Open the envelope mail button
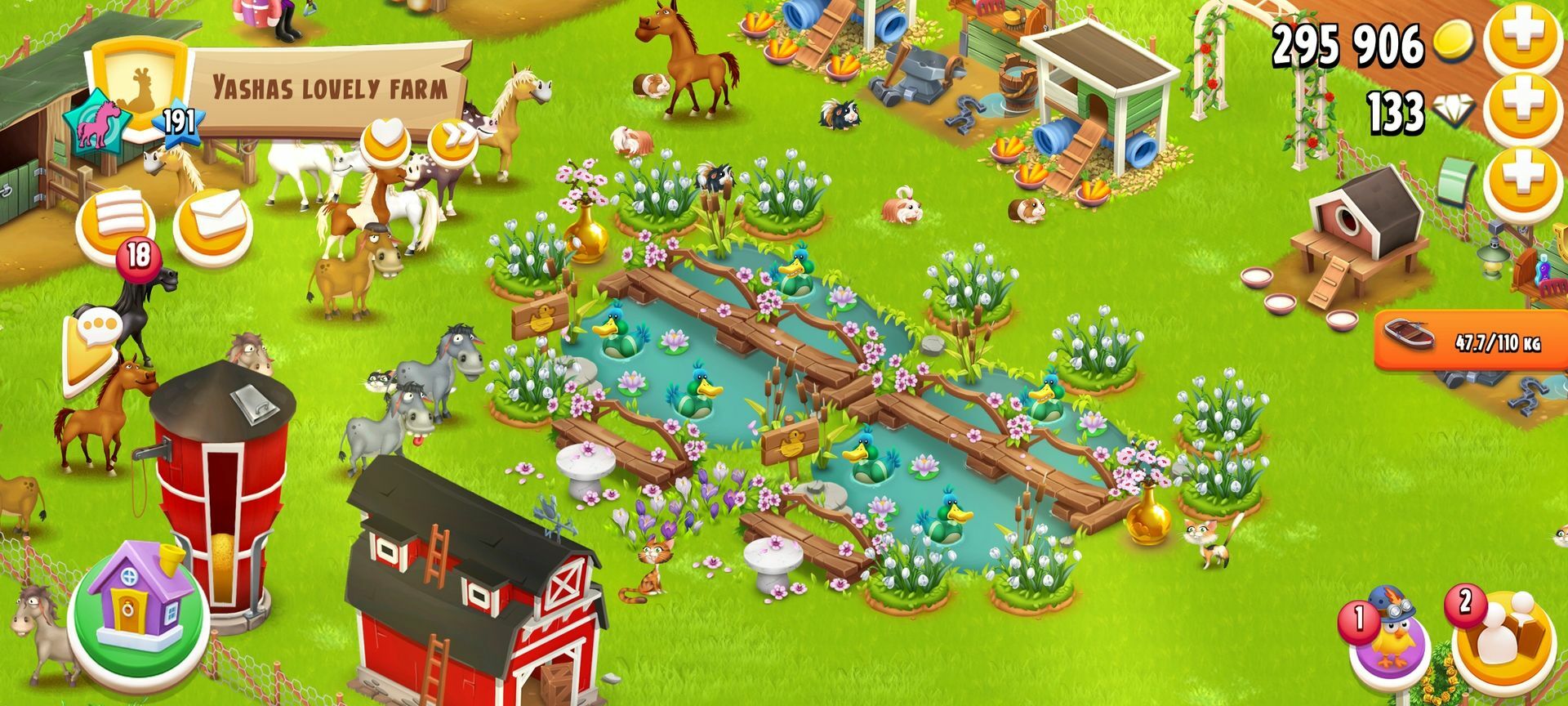 (x=212, y=222)
